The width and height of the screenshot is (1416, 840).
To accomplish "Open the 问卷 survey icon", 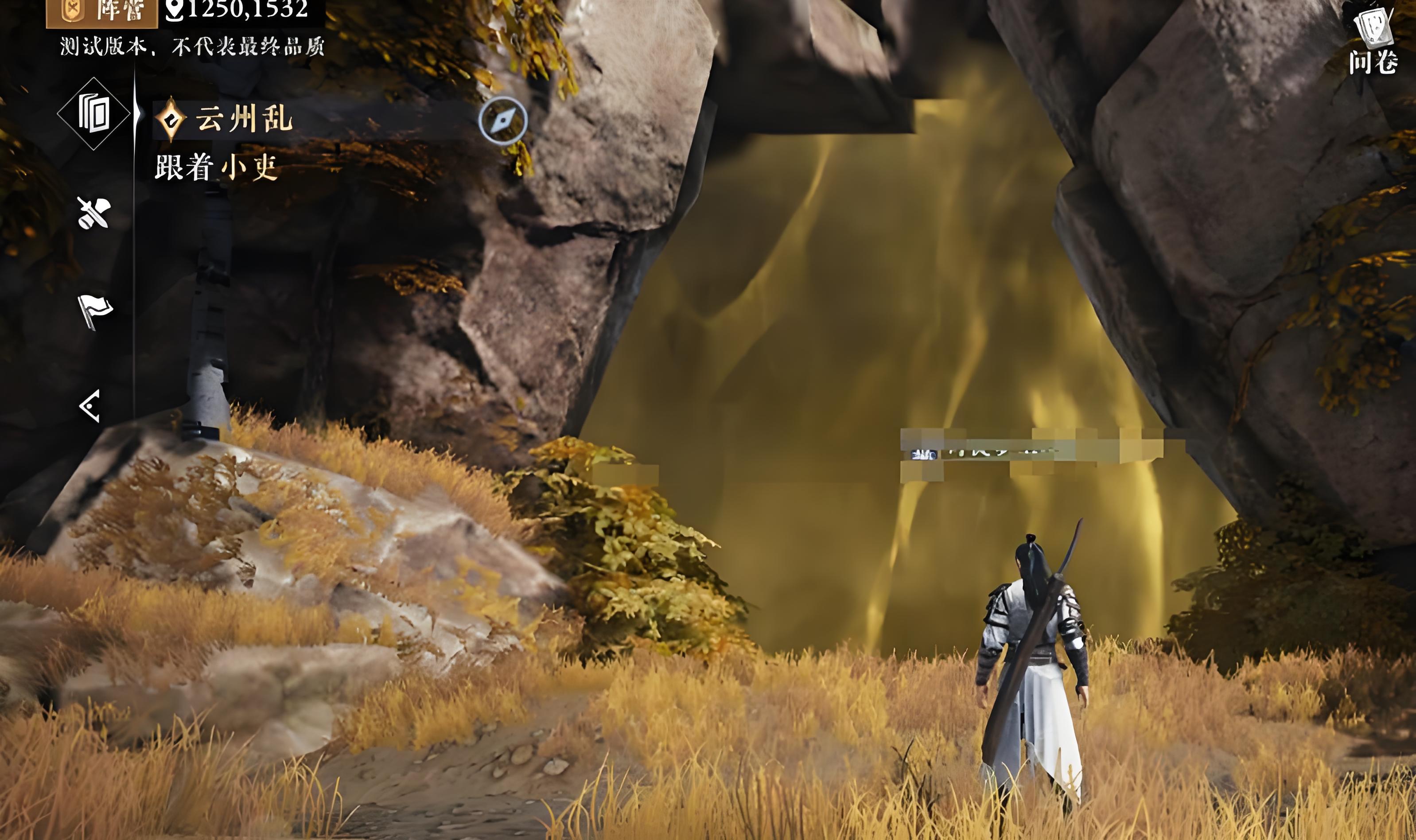I will [x=1373, y=41].
